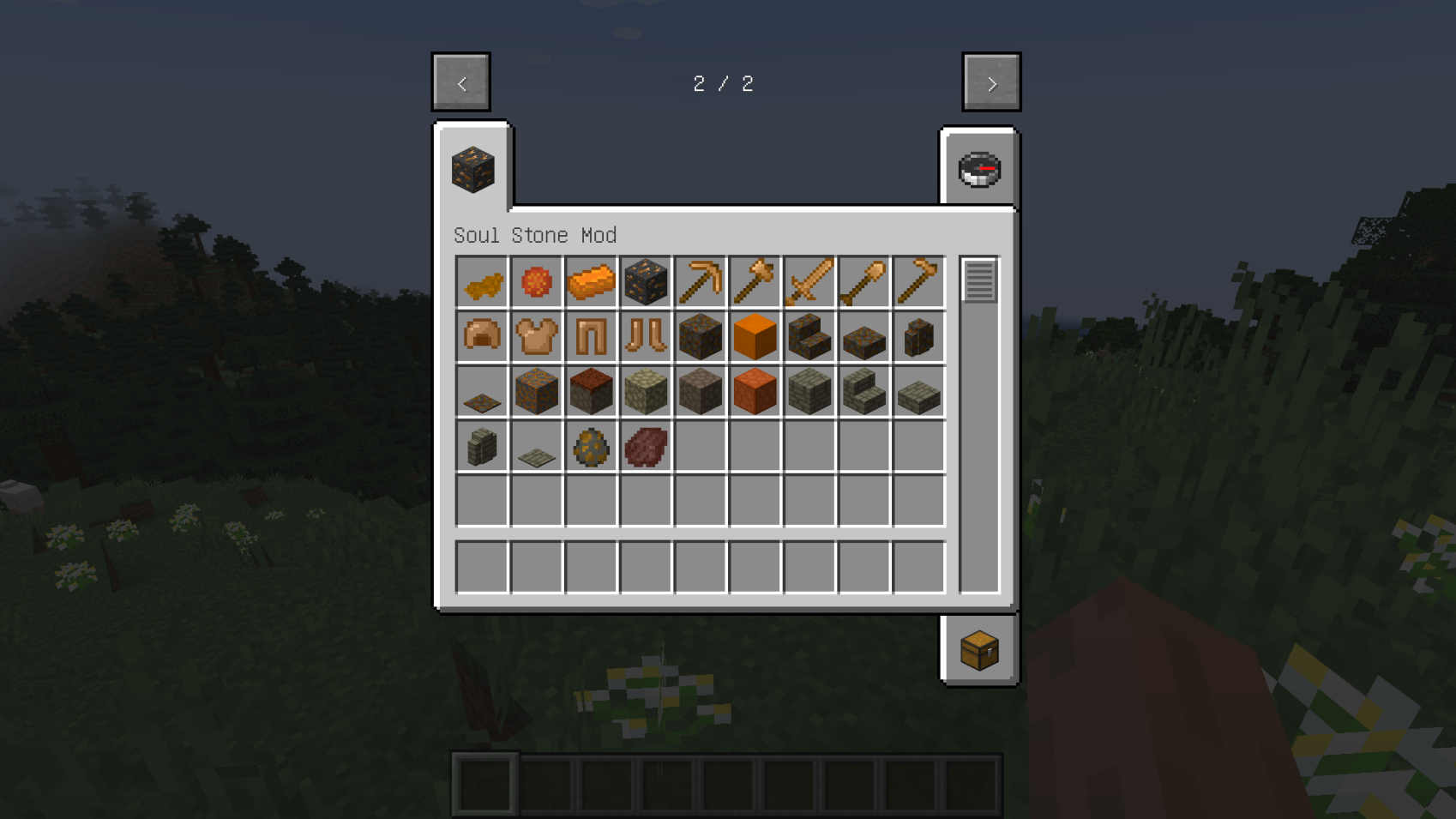Viewport: 1456px width, 819px height.
Task: Switch to the survival inventory chest tab
Action: pos(979,651)
